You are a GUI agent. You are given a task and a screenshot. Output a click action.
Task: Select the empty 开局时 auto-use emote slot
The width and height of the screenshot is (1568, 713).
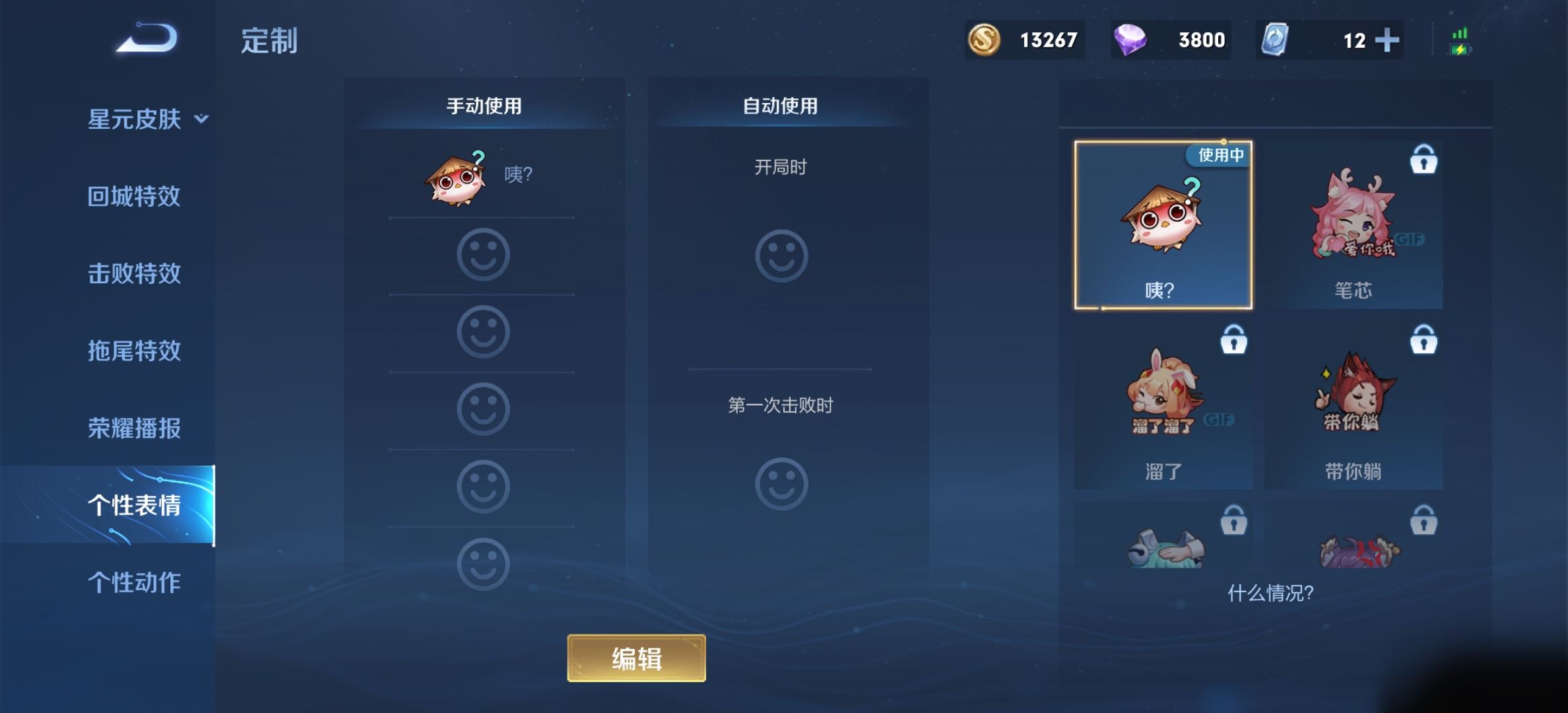coord(781,255)
